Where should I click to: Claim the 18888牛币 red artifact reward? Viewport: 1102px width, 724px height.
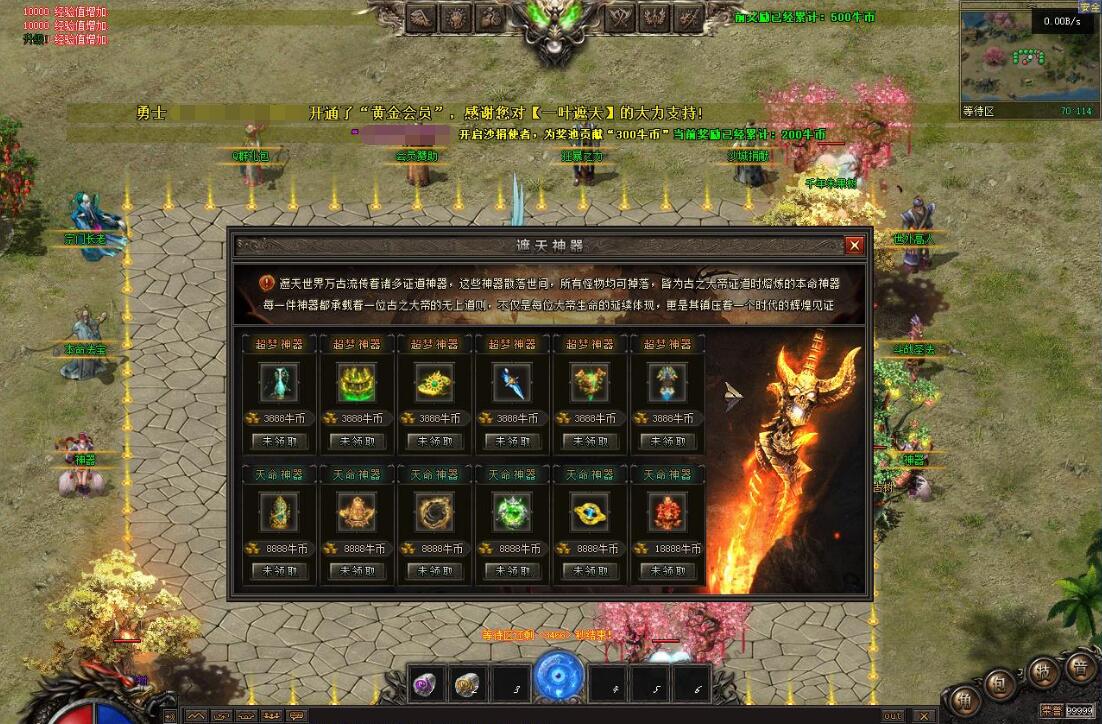coord(669,571)
